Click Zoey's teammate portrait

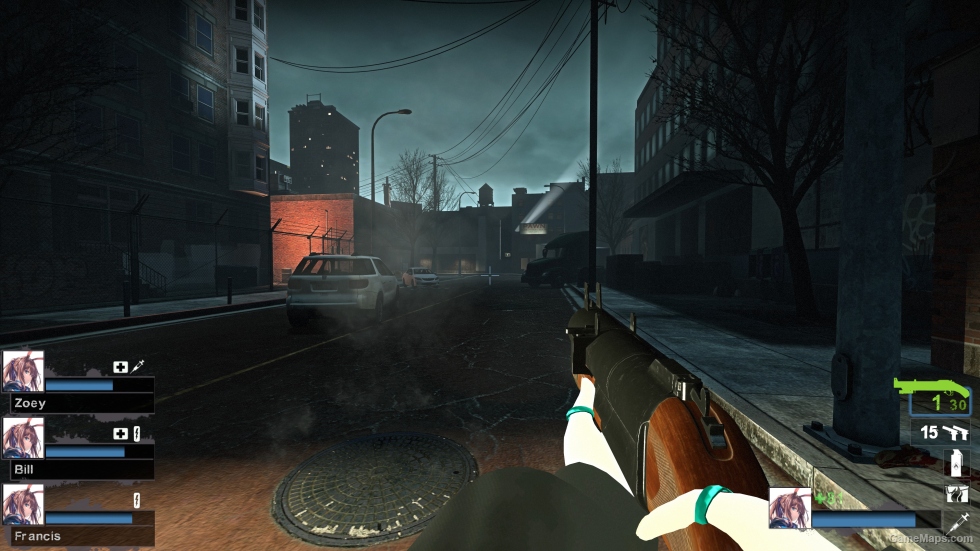23,371
